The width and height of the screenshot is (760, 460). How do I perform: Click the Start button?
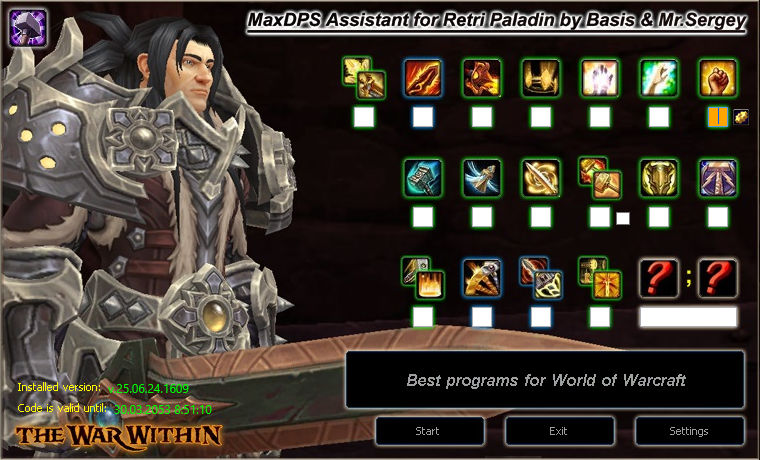click(x=430, y=431)
